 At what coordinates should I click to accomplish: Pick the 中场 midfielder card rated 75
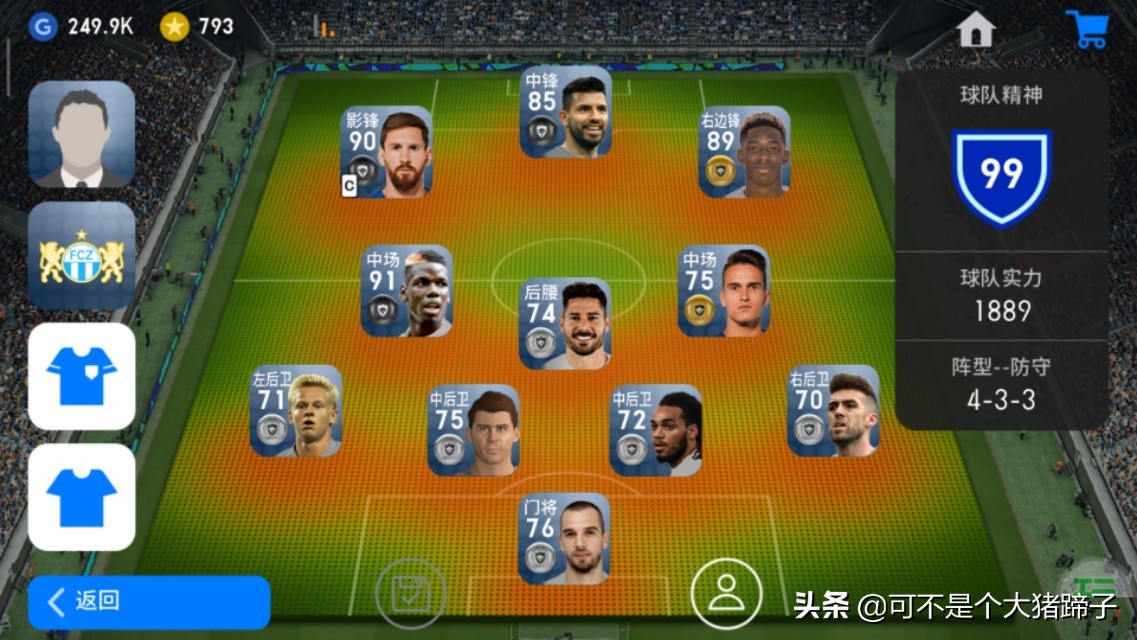pyautogui.click(x=724, y=291)
